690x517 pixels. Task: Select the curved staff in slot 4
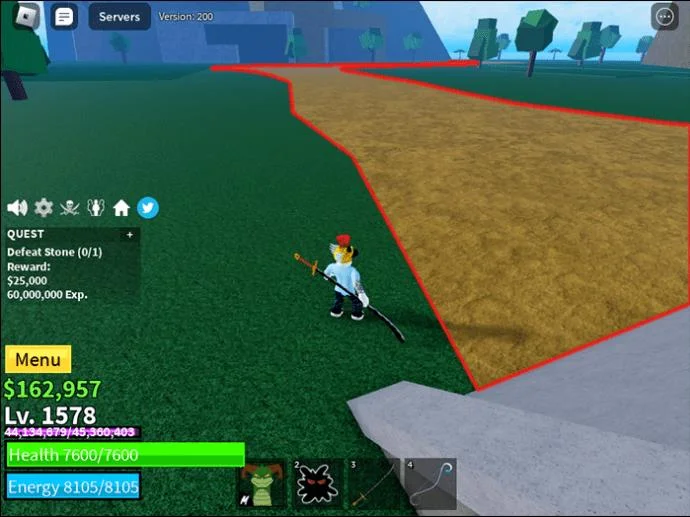430,485
